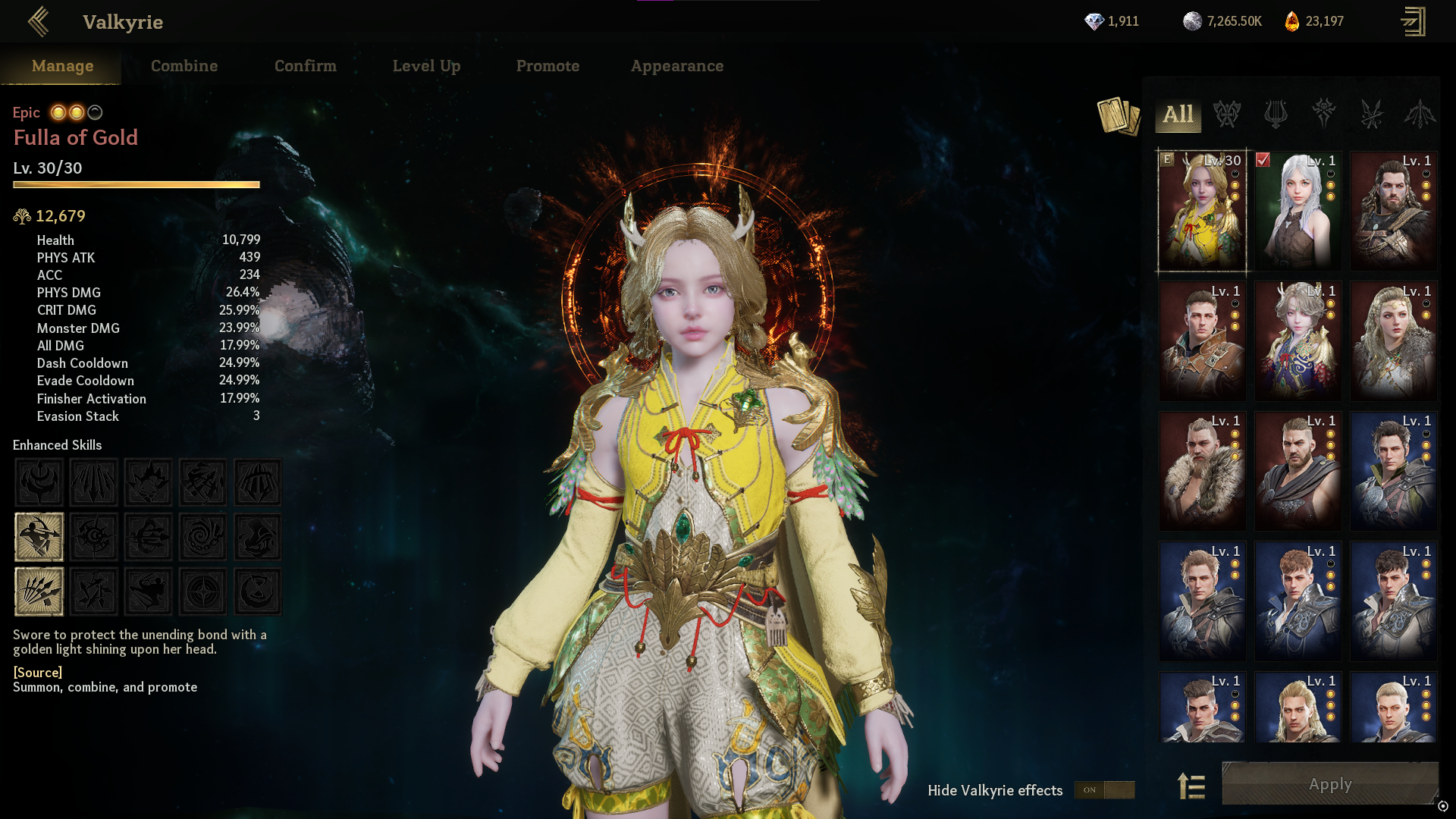Select the Promote tab
Screen dimensions: 1456x819
548,66
